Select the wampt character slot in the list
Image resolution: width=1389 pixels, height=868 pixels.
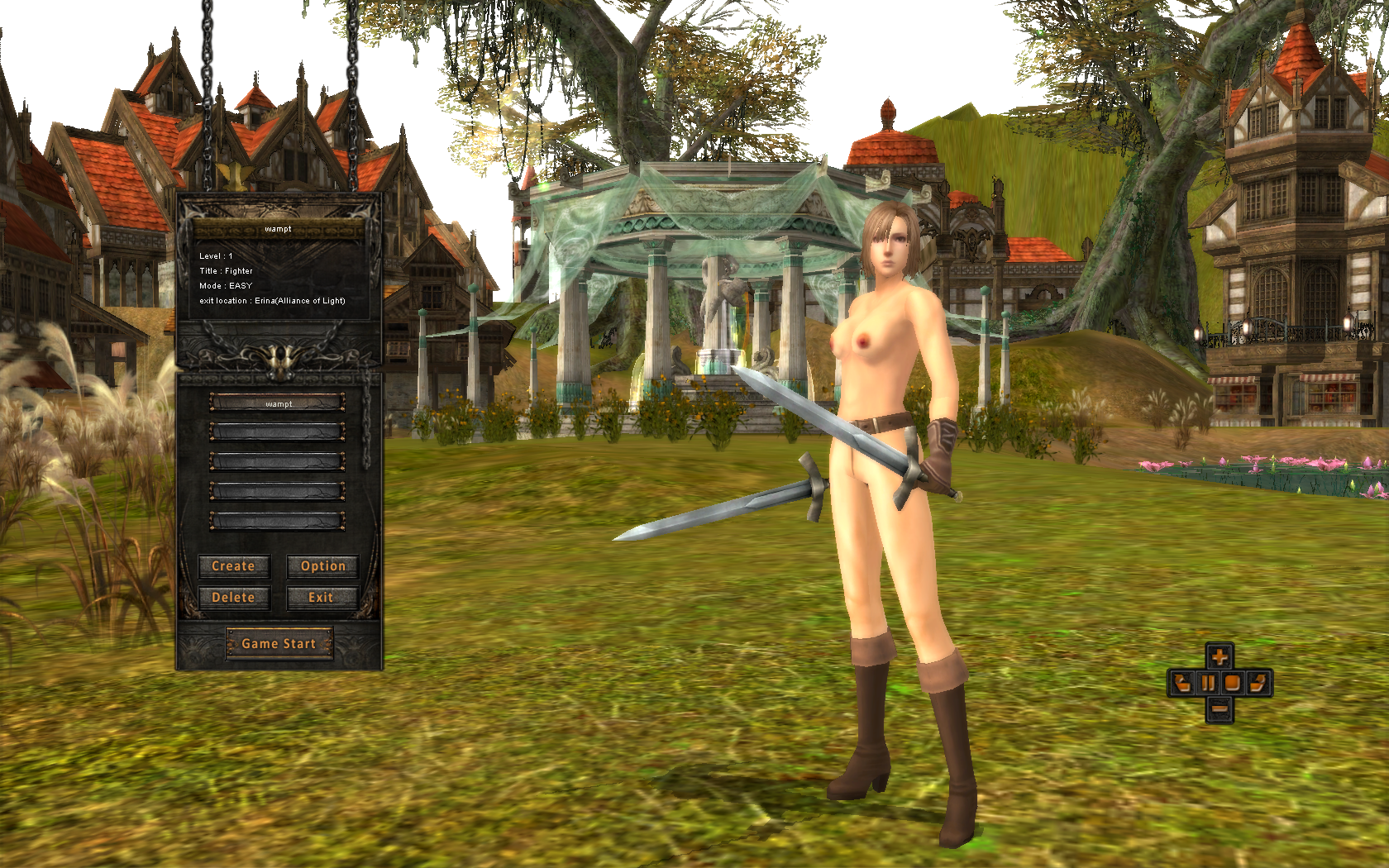tap(278, 403)
